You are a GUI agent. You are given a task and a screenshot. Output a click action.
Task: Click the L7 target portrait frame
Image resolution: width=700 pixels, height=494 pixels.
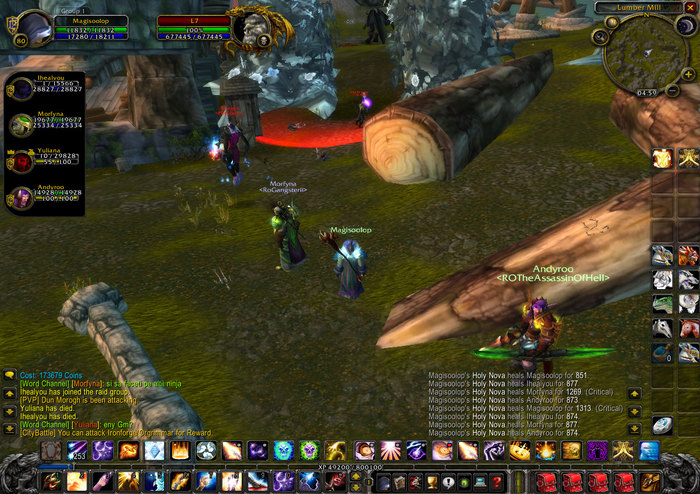[x=248, y=27]
